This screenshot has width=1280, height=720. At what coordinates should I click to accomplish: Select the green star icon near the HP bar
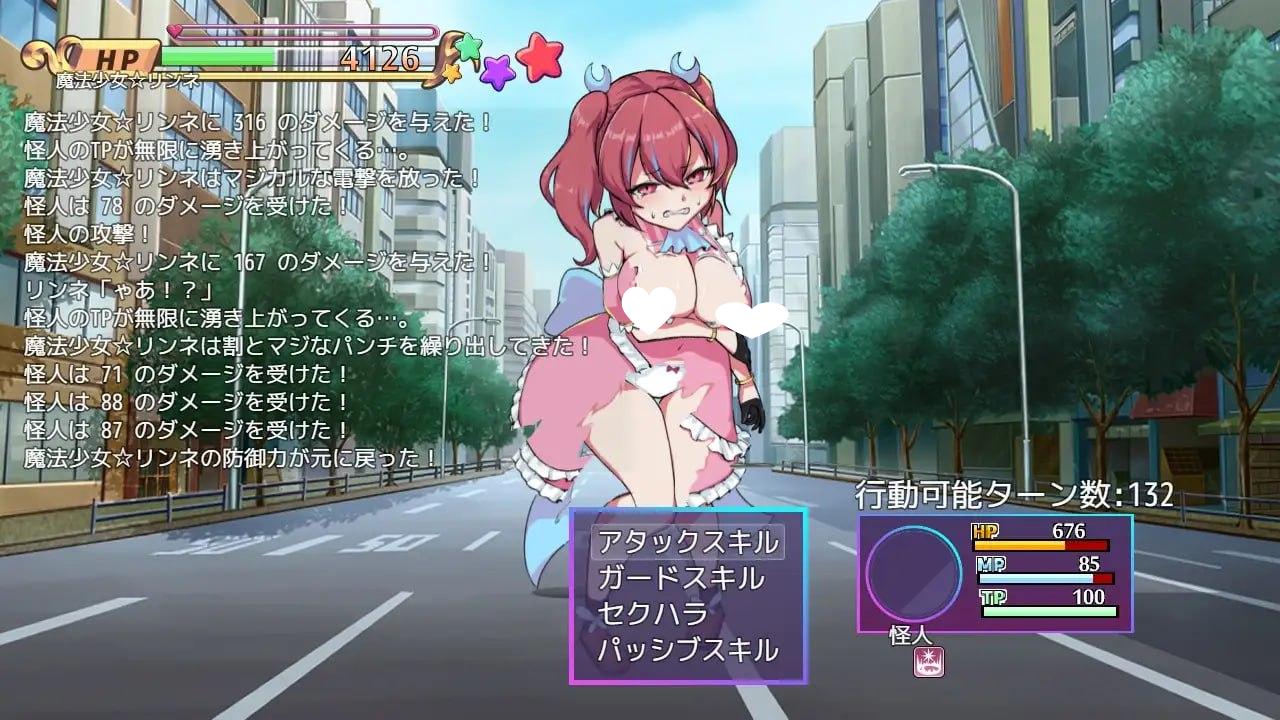[468, 47]
